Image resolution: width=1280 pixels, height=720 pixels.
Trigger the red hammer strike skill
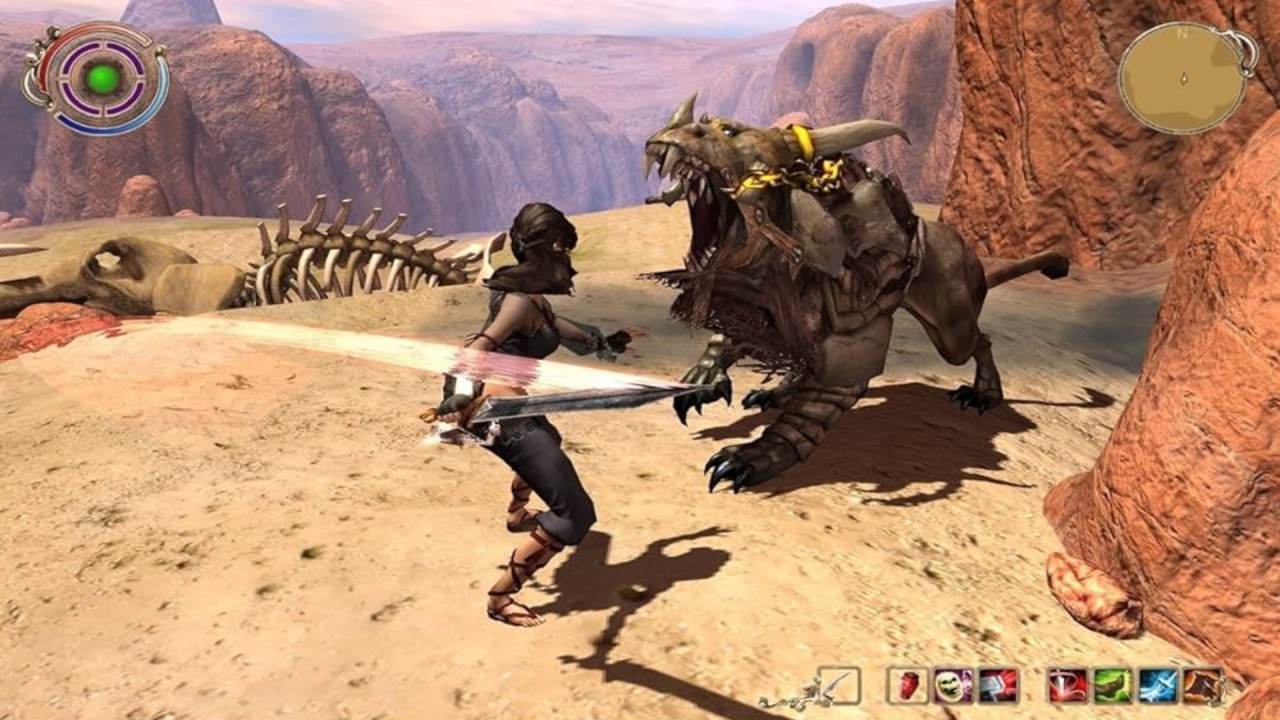click(x=998, y=686)
